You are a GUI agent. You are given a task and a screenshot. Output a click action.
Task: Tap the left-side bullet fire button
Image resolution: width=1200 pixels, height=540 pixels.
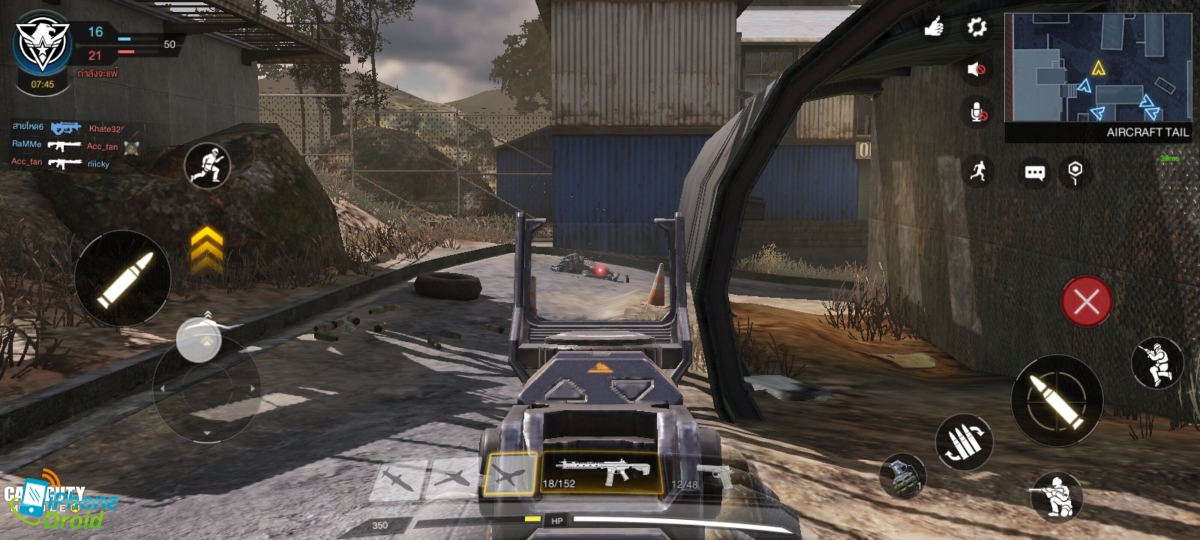click(x=122, y=278)
